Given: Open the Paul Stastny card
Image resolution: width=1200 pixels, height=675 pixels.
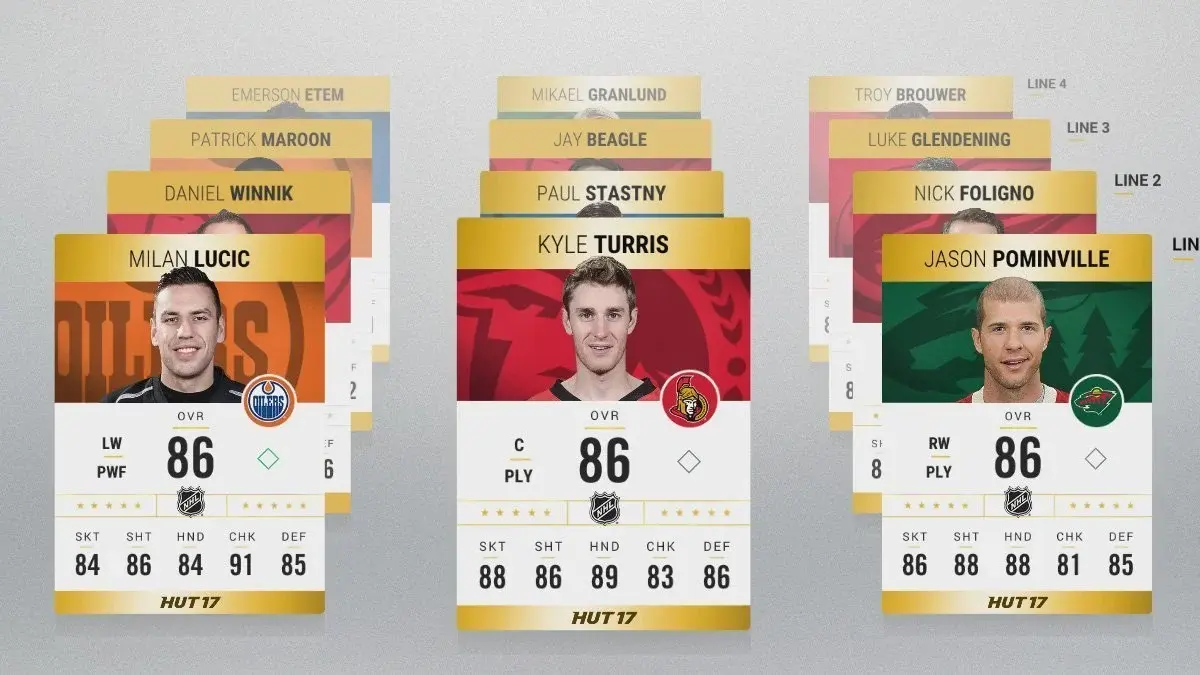Looking at the screenshot, I should pos(601,192).
